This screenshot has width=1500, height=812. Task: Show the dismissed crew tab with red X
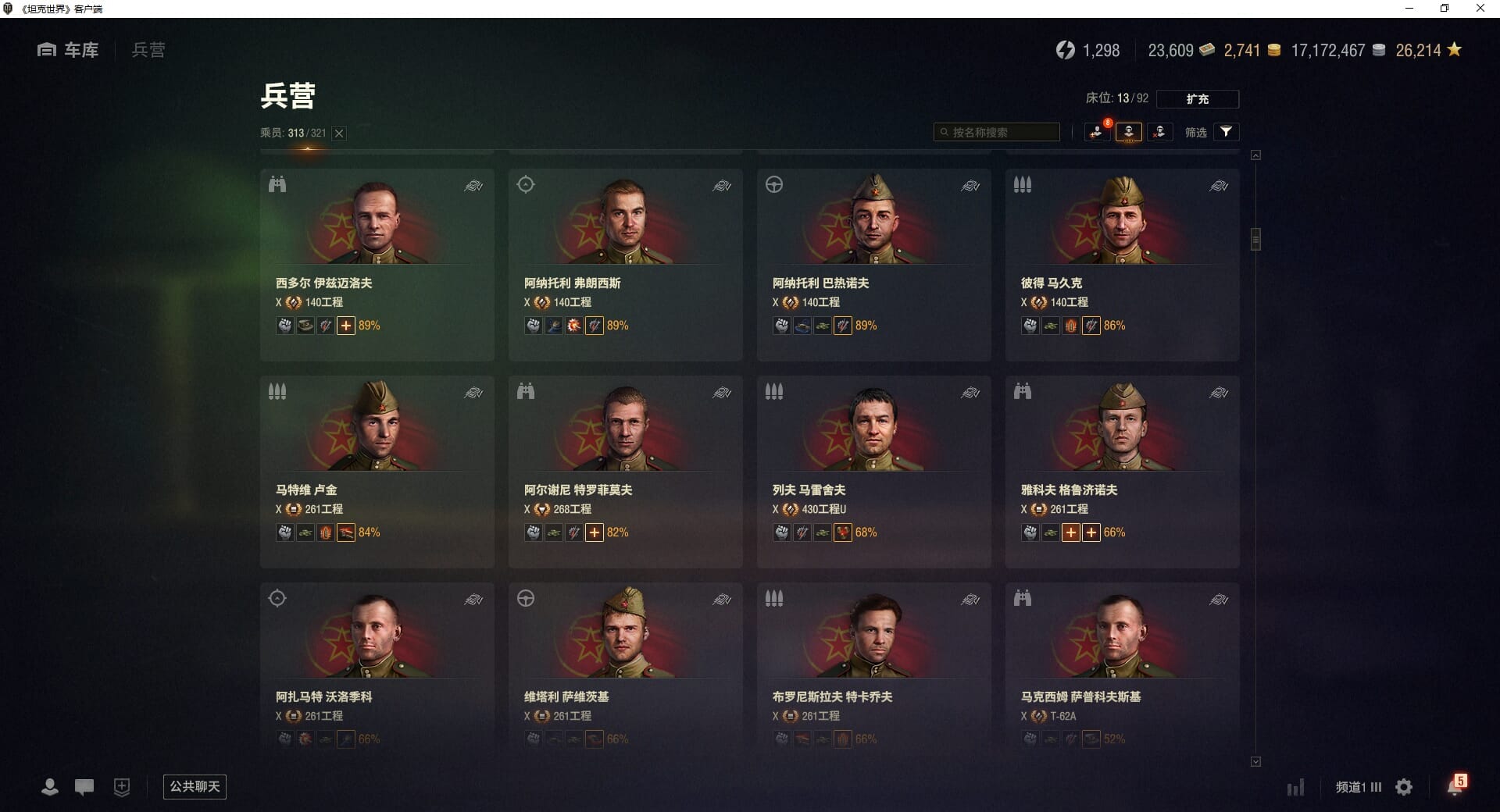1159,132
